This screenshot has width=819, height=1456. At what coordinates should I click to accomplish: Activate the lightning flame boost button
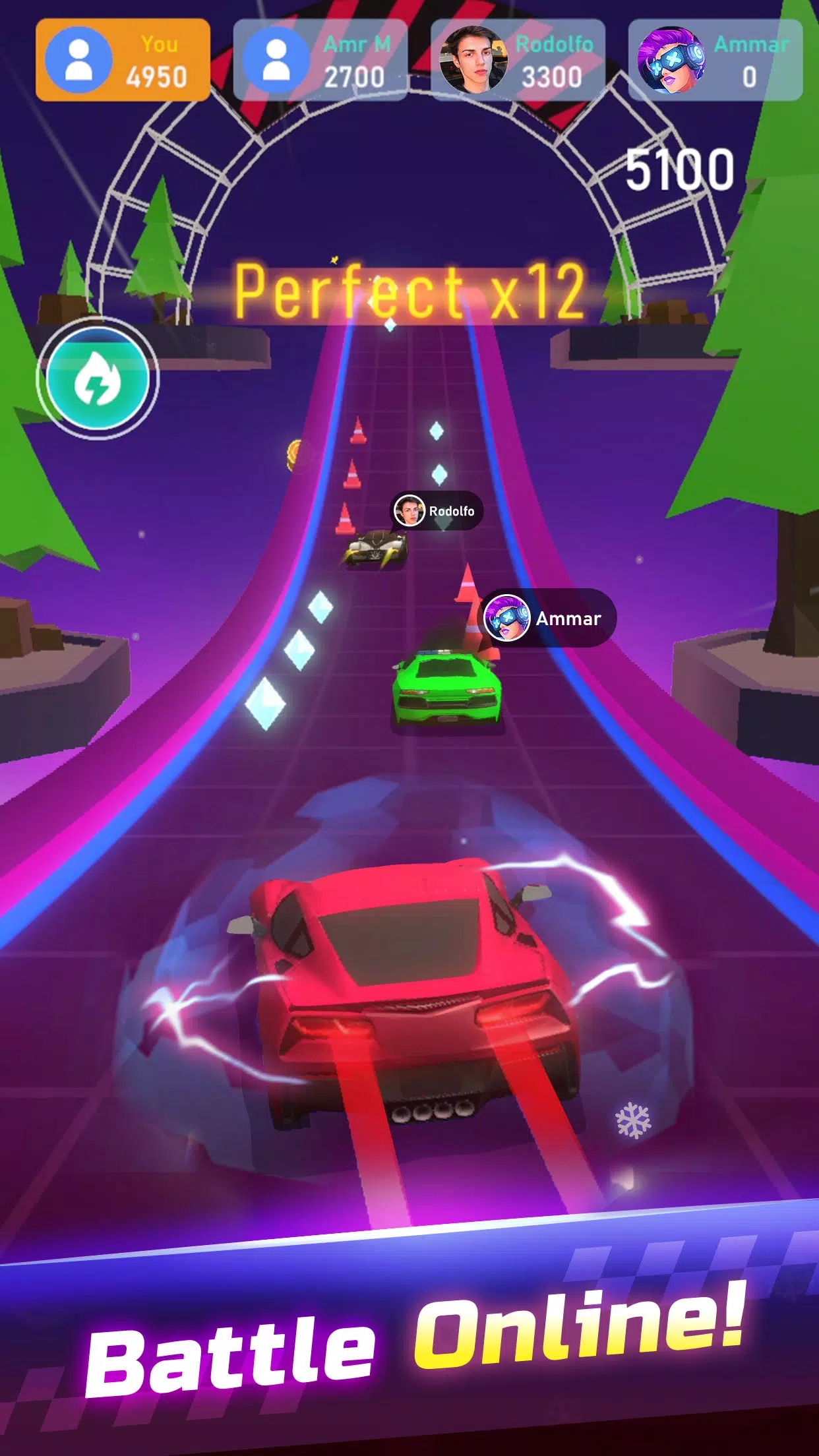(98, 379)
